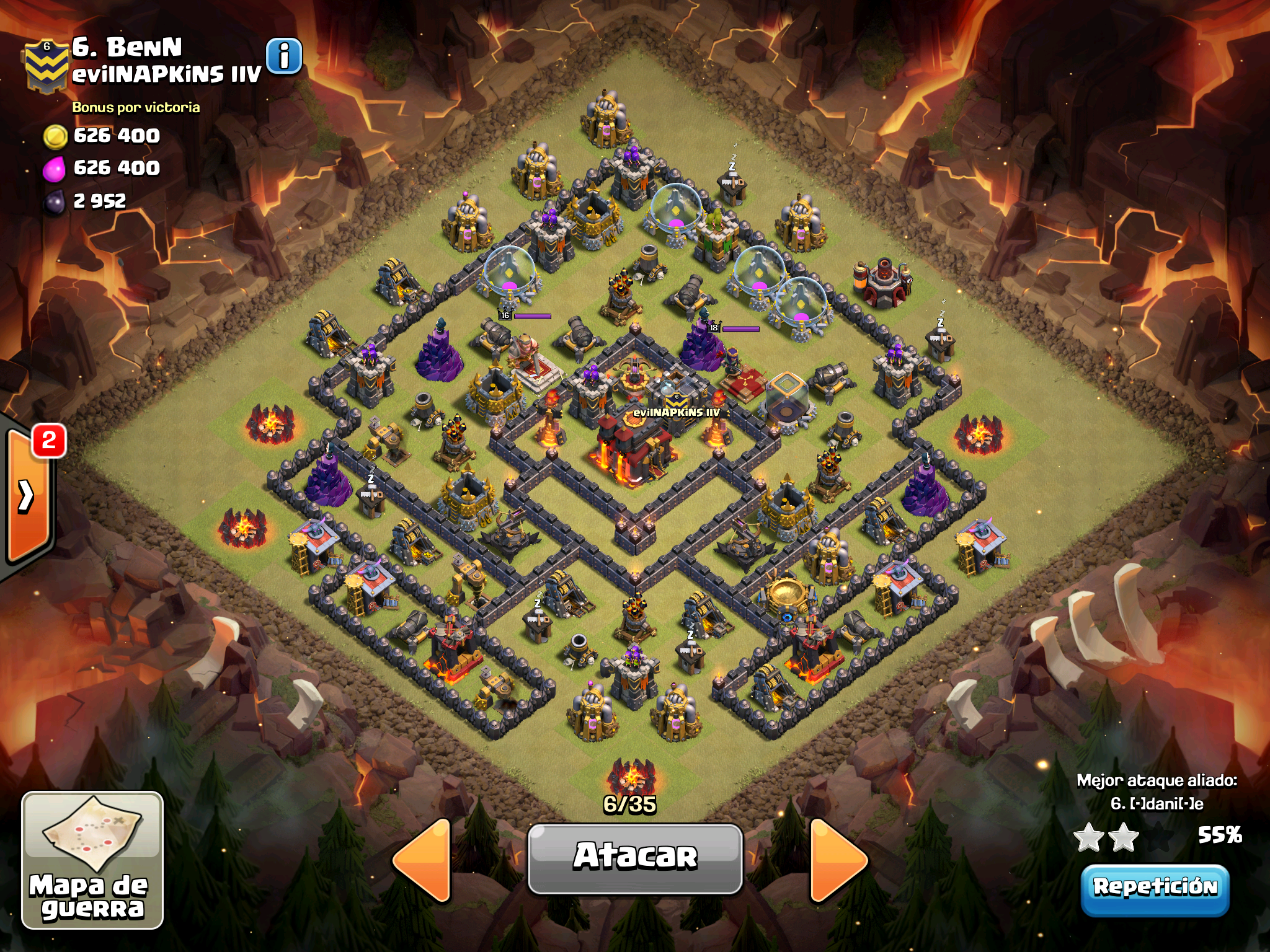Go to the previous enemy base arrow
1270x952 pixels.
[x=424, y=859]
